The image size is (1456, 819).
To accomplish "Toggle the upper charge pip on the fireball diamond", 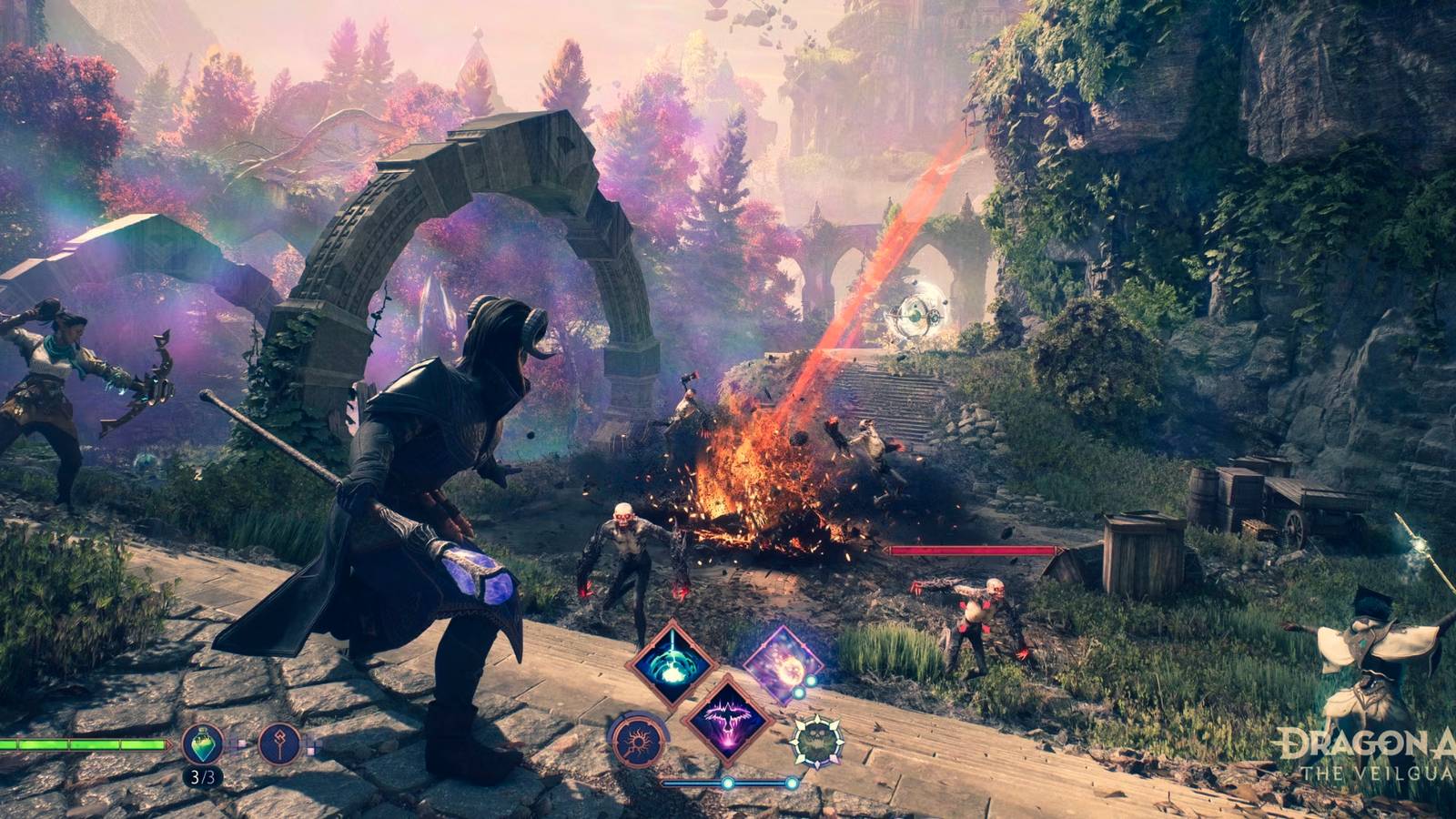I will [811, 680].
